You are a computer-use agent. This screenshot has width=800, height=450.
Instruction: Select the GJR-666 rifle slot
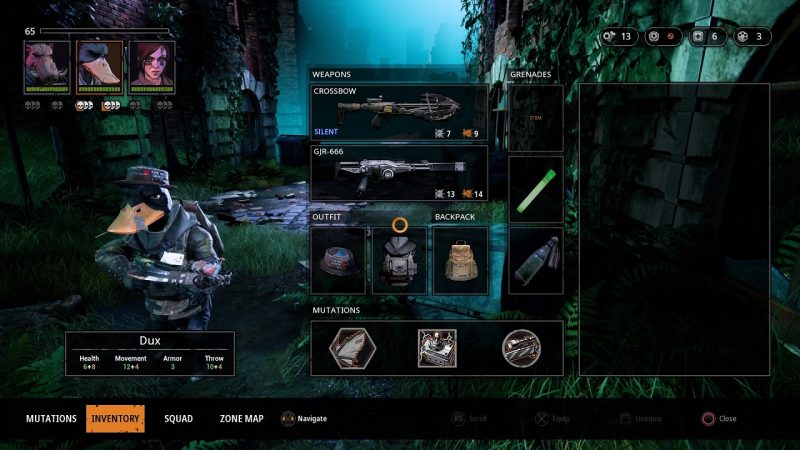coord(399,173)
